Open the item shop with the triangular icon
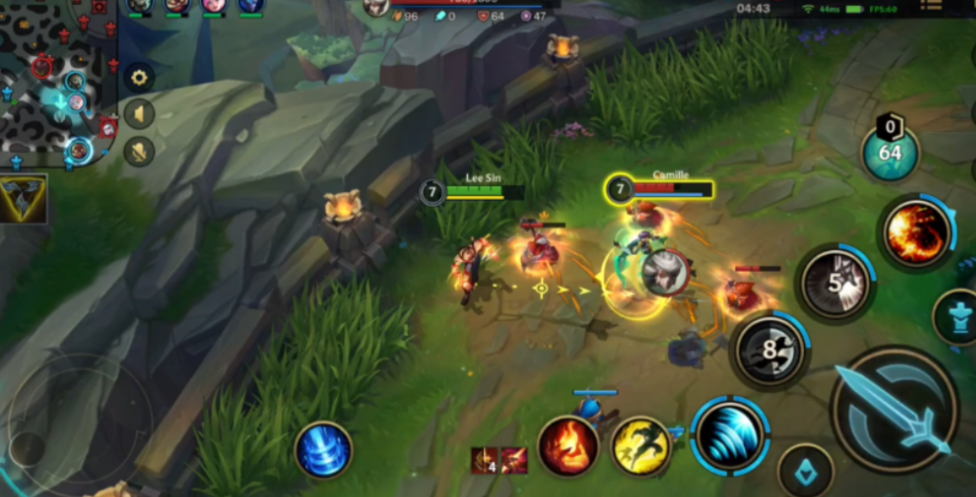Screen dimensions: 976x497 [23, 197]
